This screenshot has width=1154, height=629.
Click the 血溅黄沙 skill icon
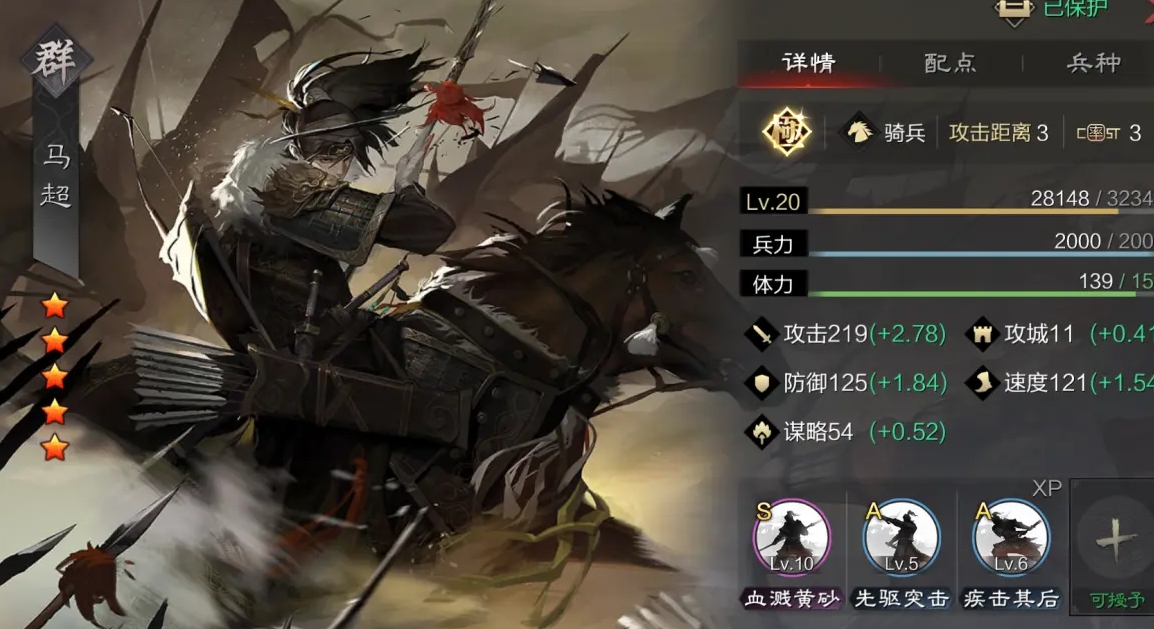(x=791, y=539)
